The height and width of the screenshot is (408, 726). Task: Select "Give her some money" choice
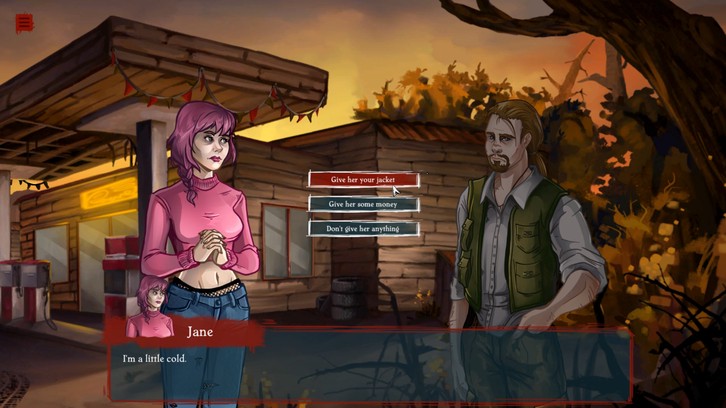click(363, 204)
